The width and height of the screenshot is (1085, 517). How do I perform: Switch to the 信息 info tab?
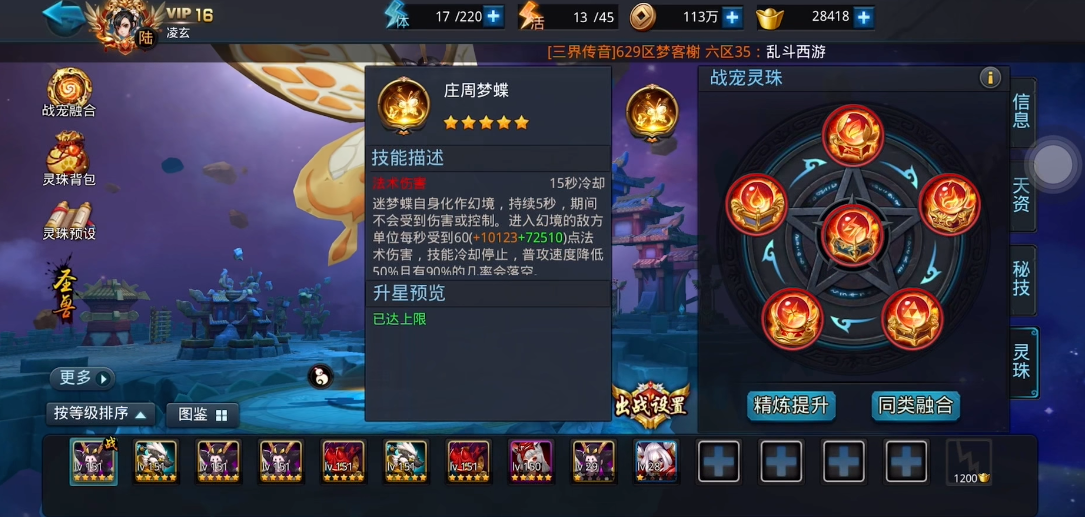click(x=1021, y=112)
